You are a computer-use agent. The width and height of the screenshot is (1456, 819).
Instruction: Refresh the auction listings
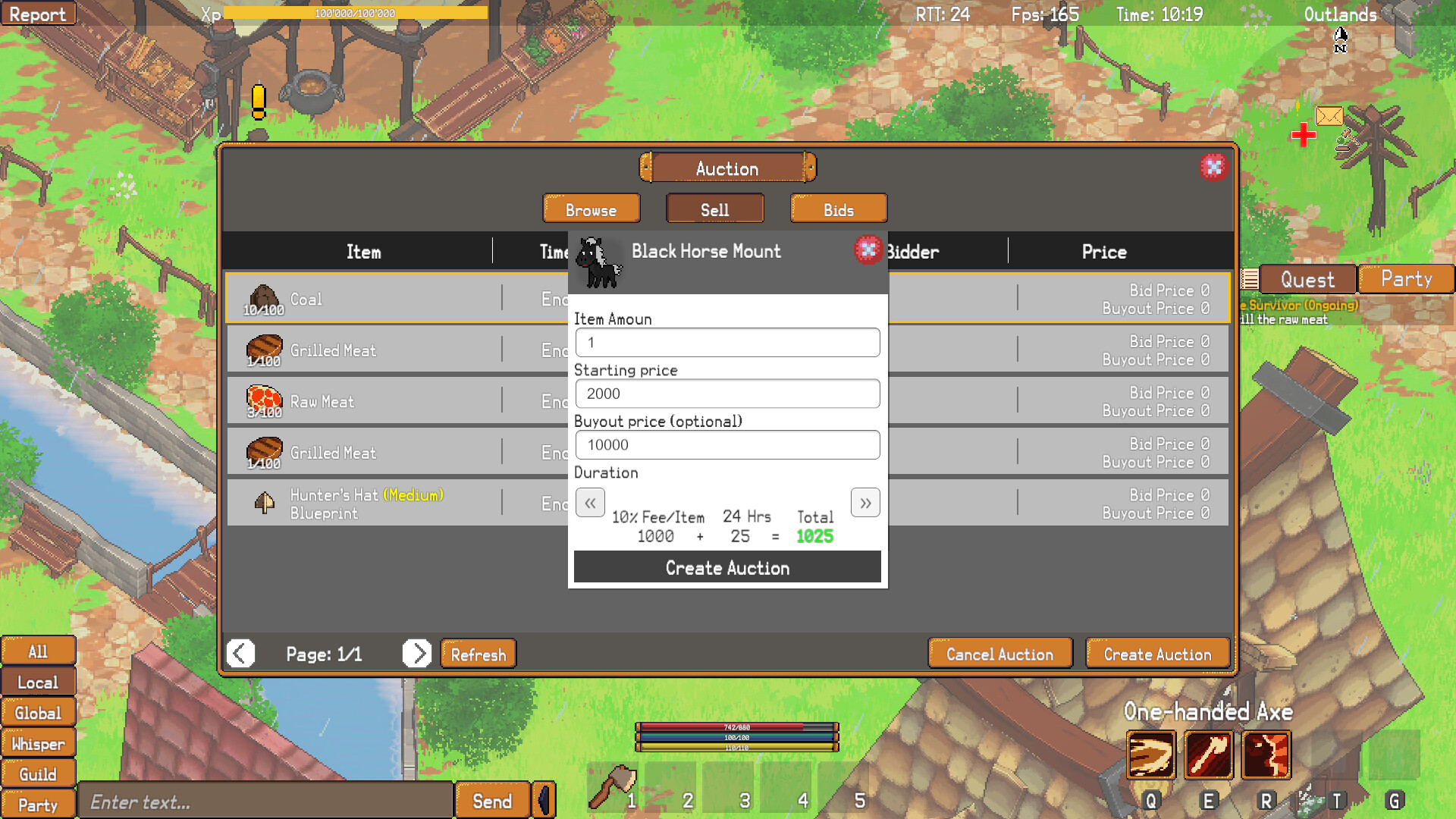(478, 654)
